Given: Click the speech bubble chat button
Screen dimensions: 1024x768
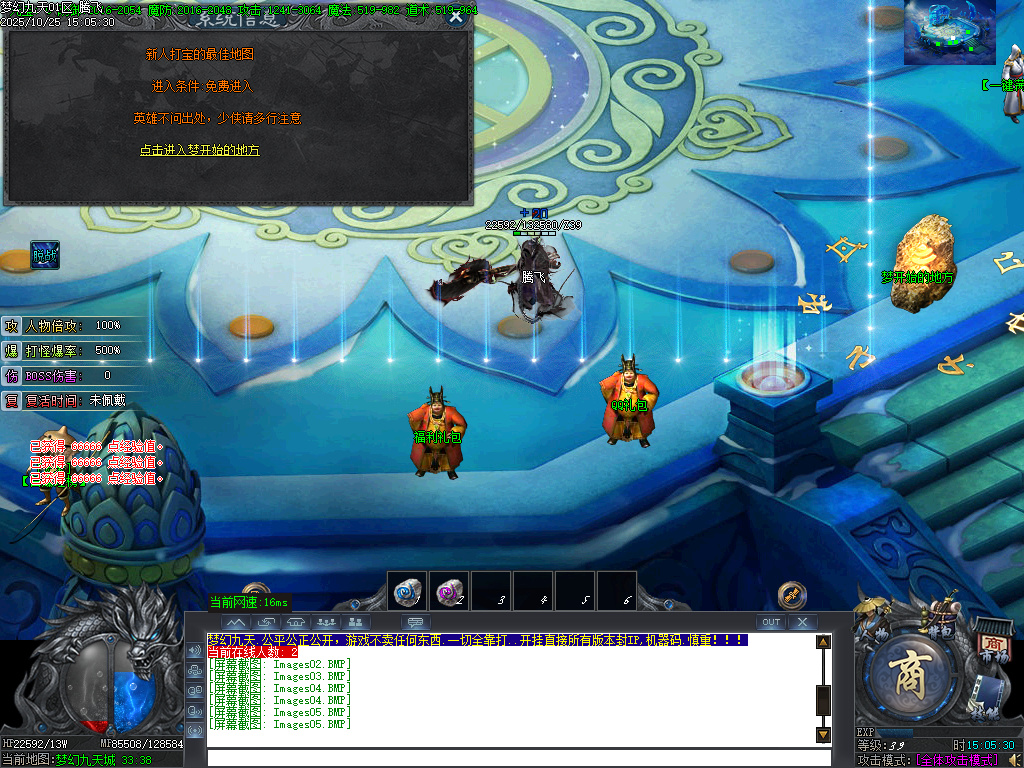Looking at the screenshot, I should 415,622.
